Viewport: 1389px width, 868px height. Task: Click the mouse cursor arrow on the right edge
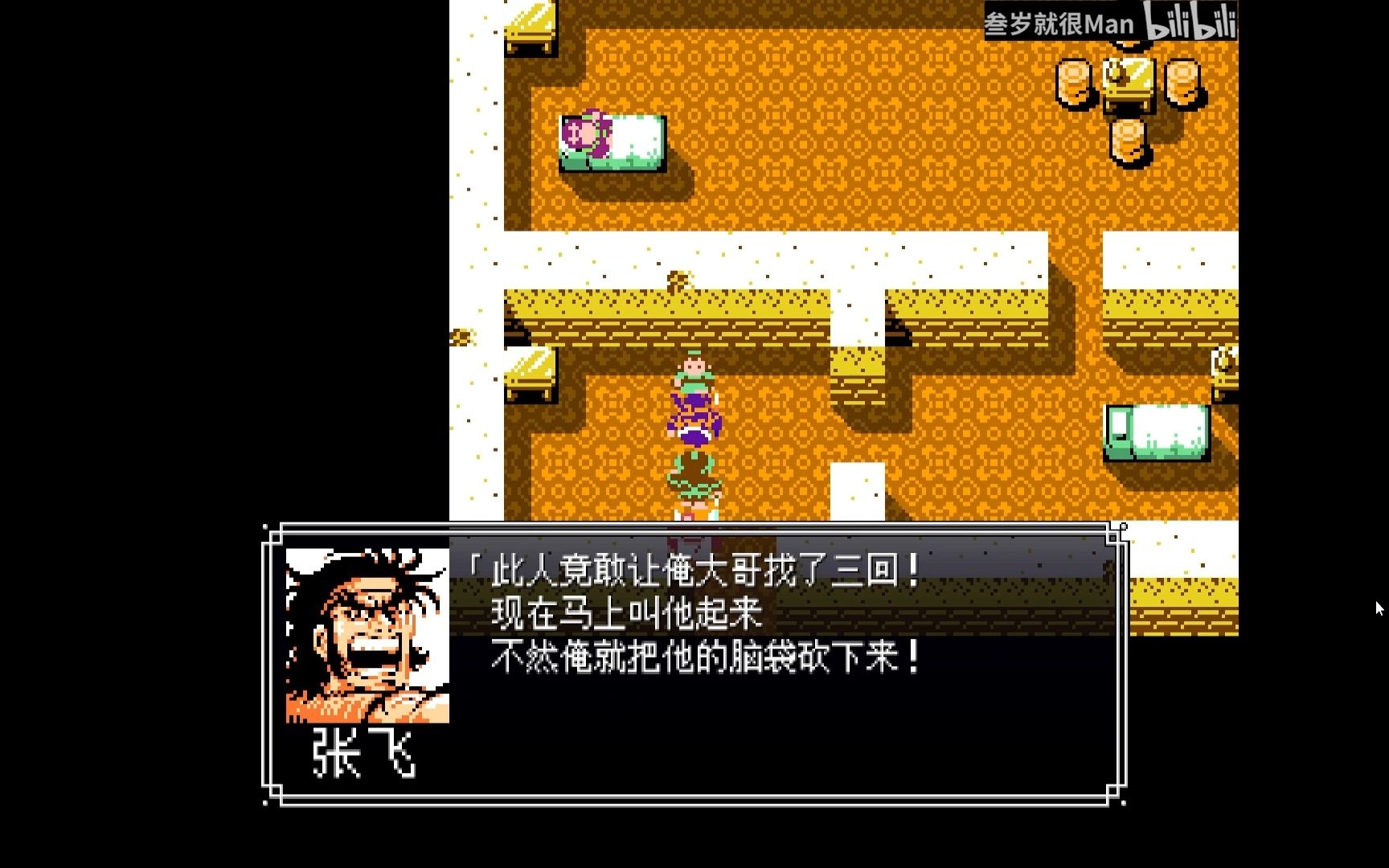coord(1379,608)
